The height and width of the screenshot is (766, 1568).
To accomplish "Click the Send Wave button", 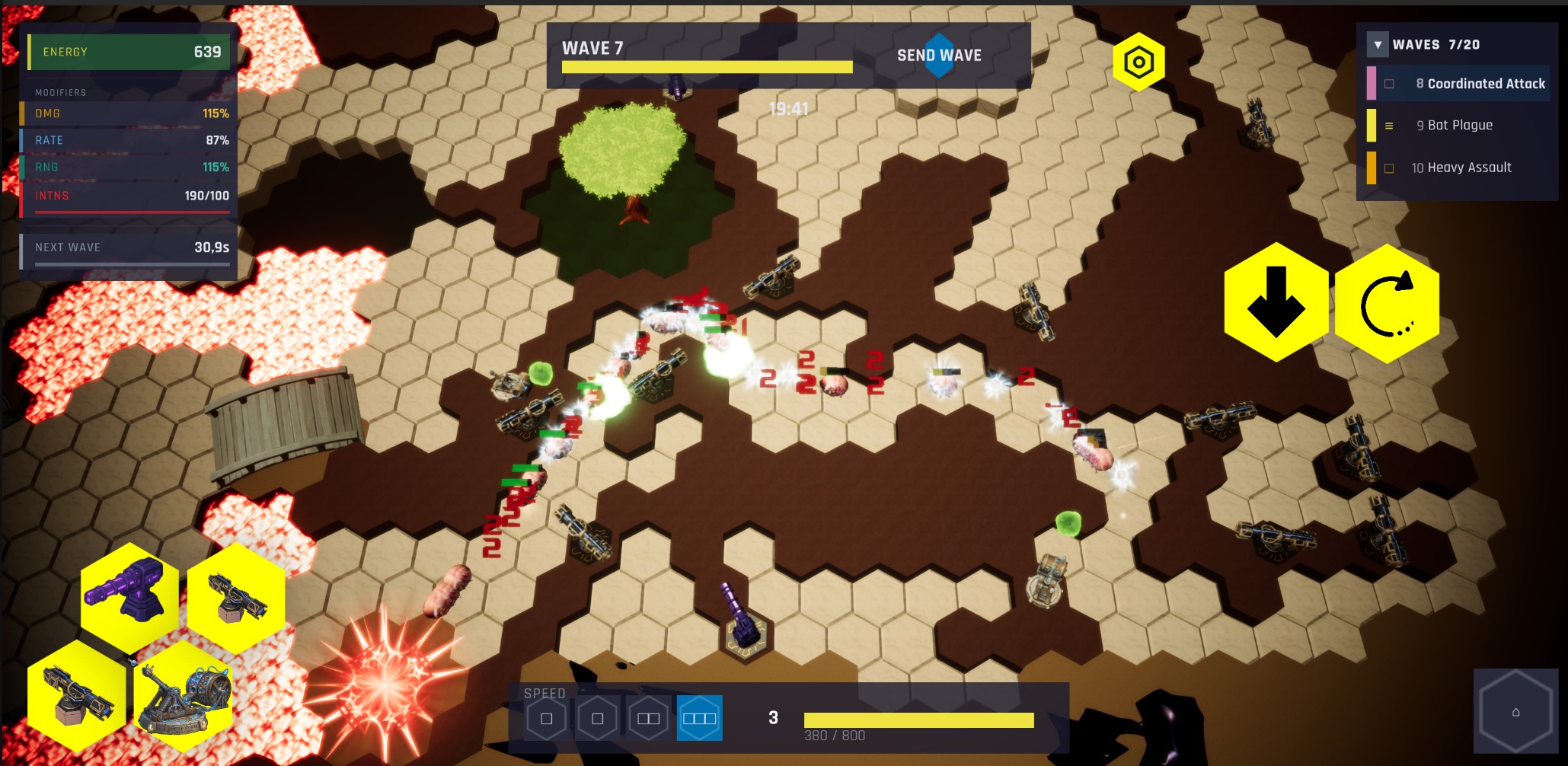I will pos(939,56).
